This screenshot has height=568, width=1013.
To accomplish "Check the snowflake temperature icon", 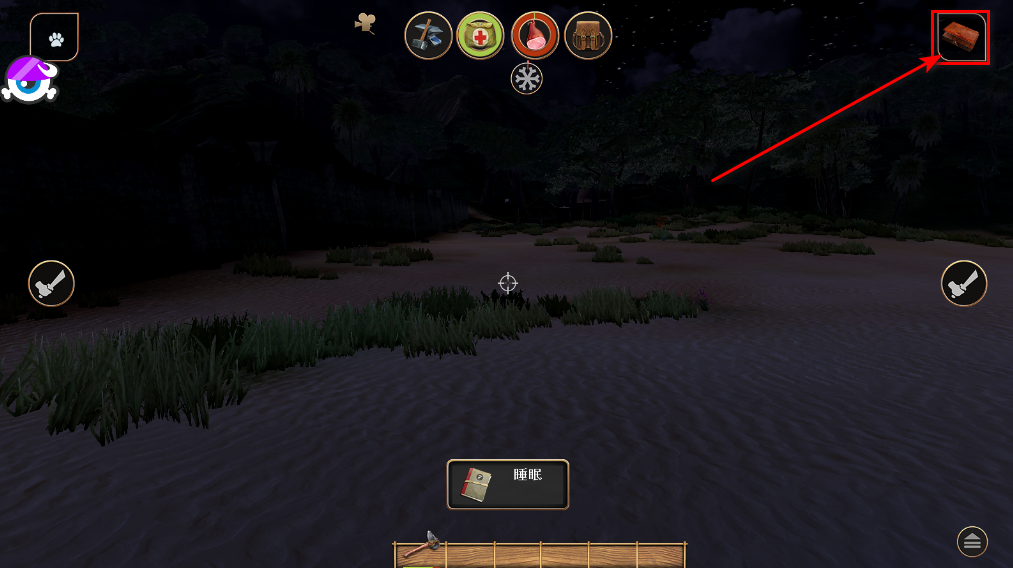I will (x=527, y=78).
